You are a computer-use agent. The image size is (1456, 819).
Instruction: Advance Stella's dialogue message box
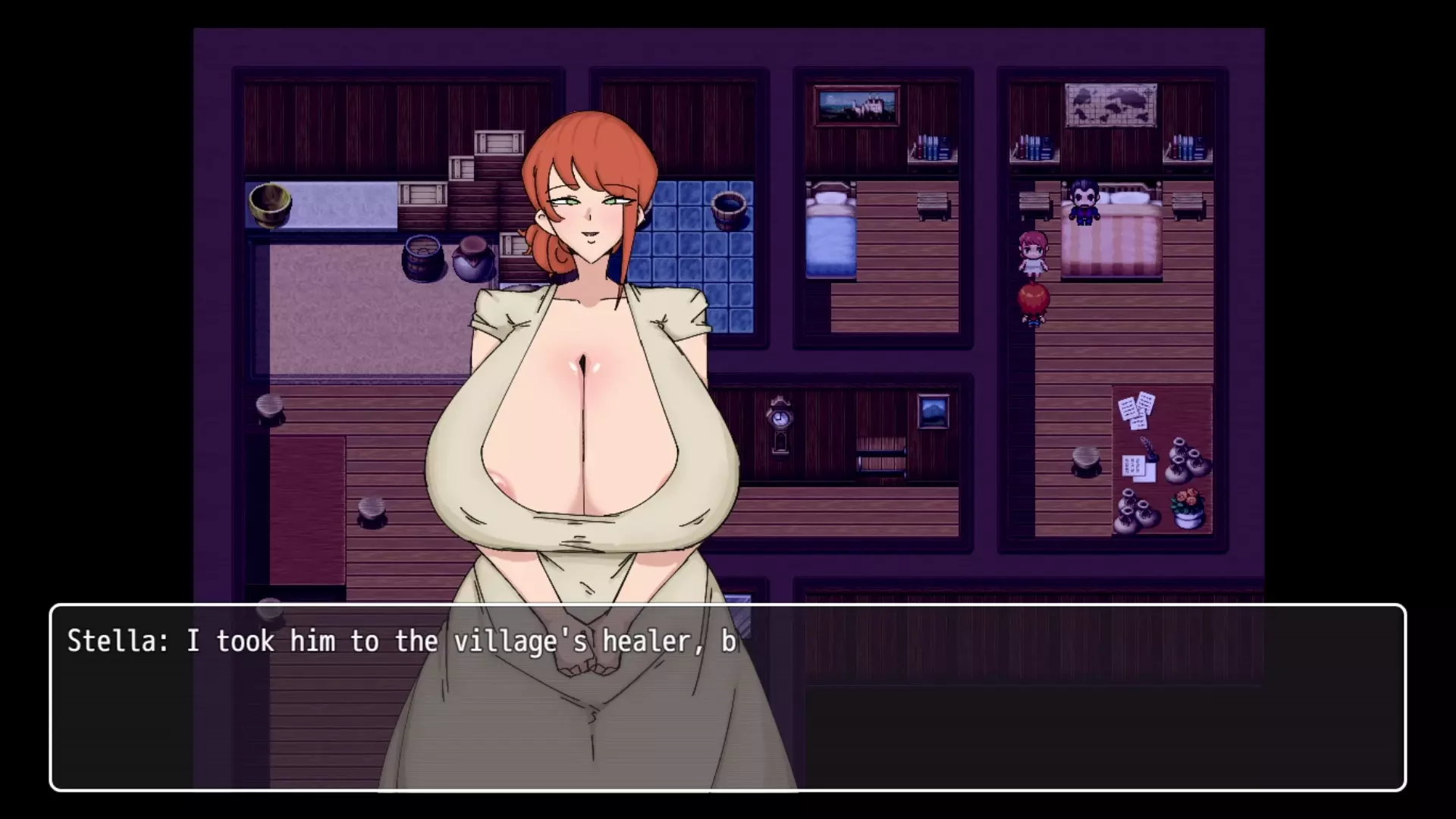(728, 698)
